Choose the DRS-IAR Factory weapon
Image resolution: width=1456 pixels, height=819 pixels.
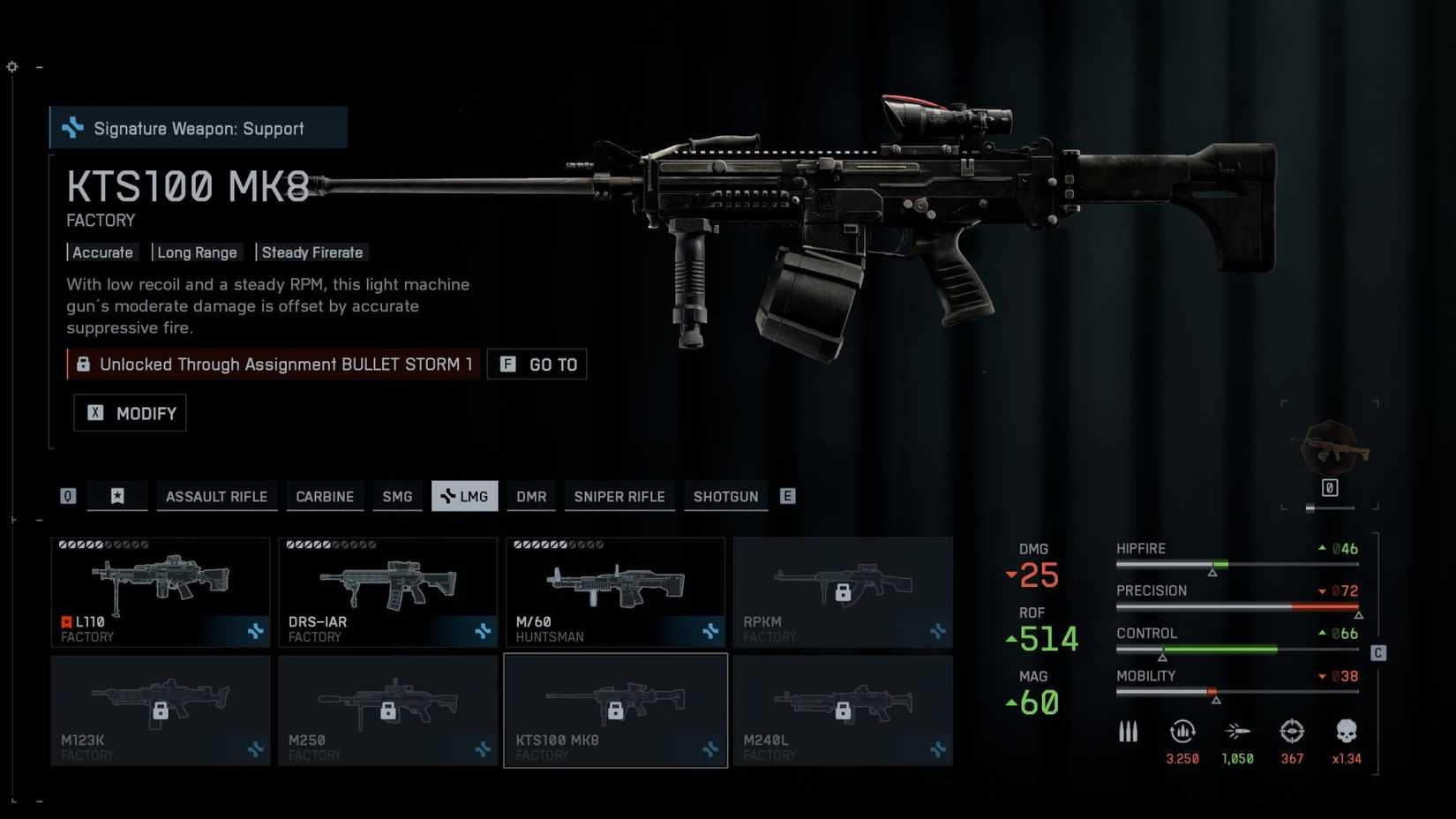point(388,592)
